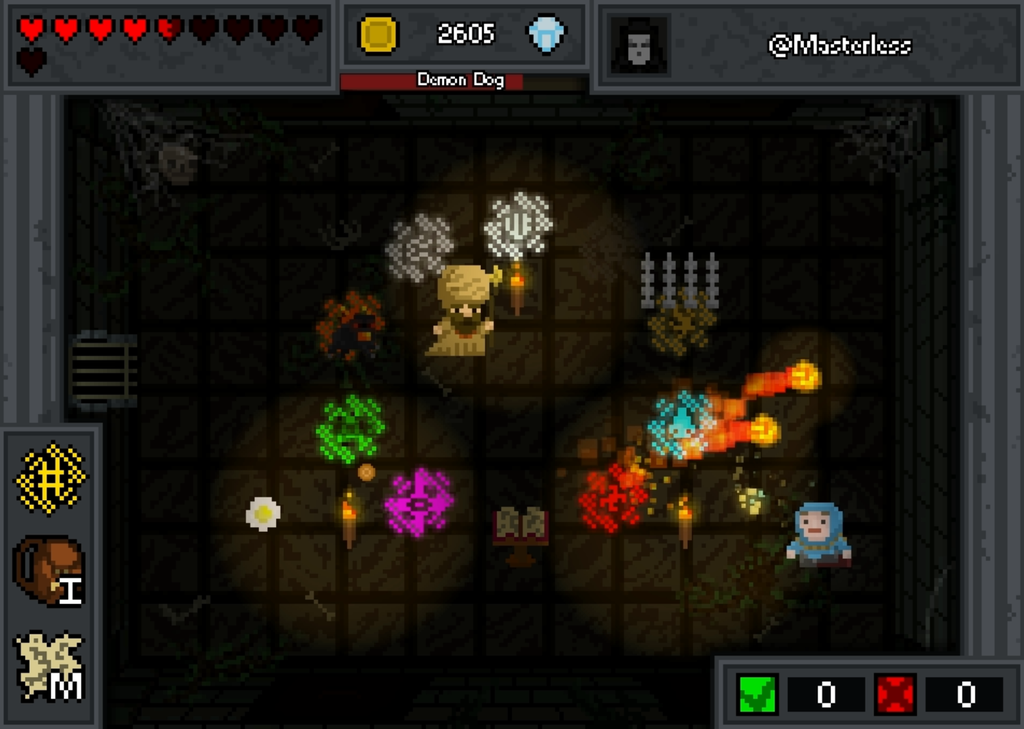Click the blue diamond gem icon

coord(546,34)
